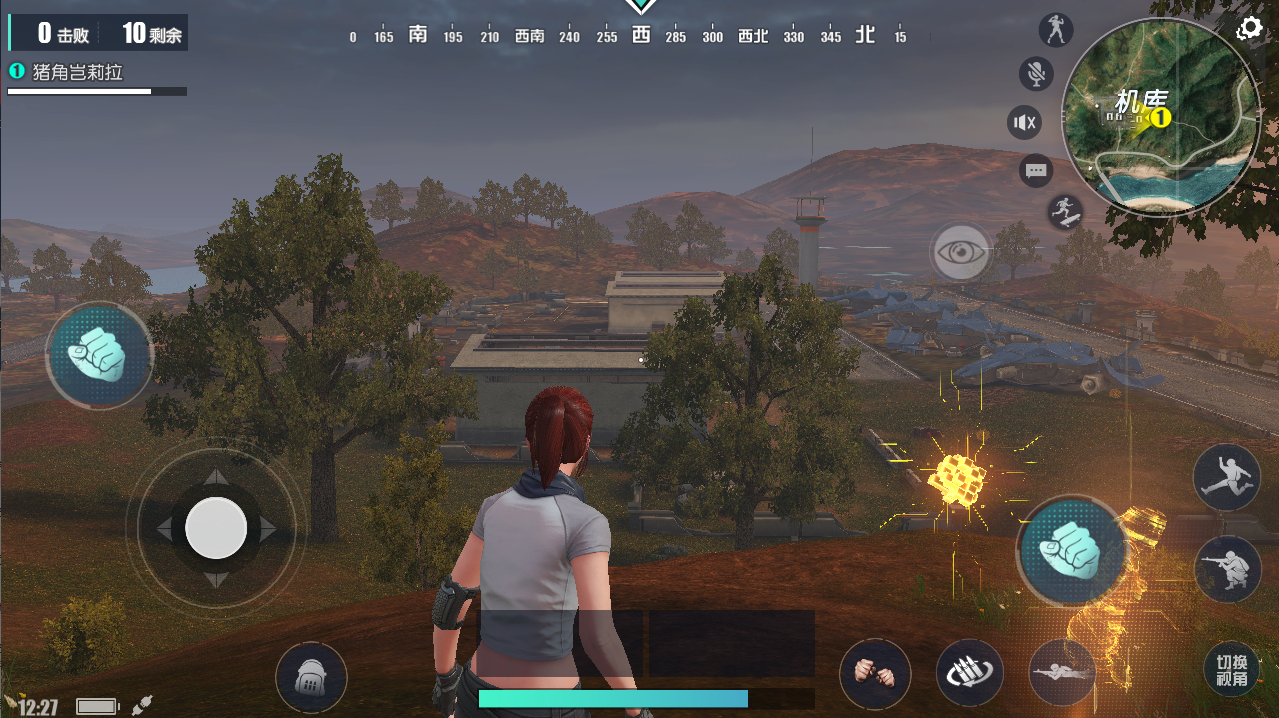Viewport: 1279px width, 718px height.
Task: Tap the bullets reload button
Action: pyautogui.click(x=969, y=672)
